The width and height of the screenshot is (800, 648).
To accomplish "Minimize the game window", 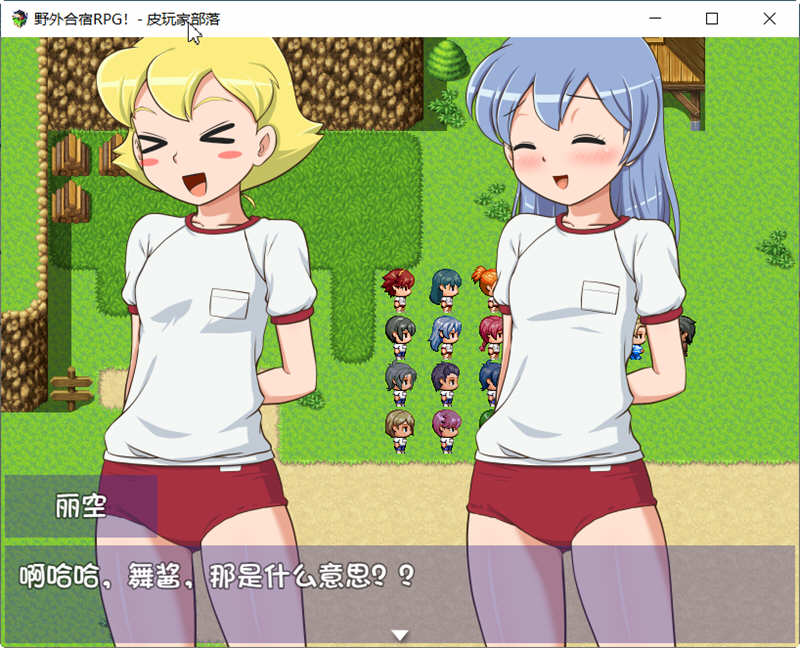I will click(x=656, y=18).
